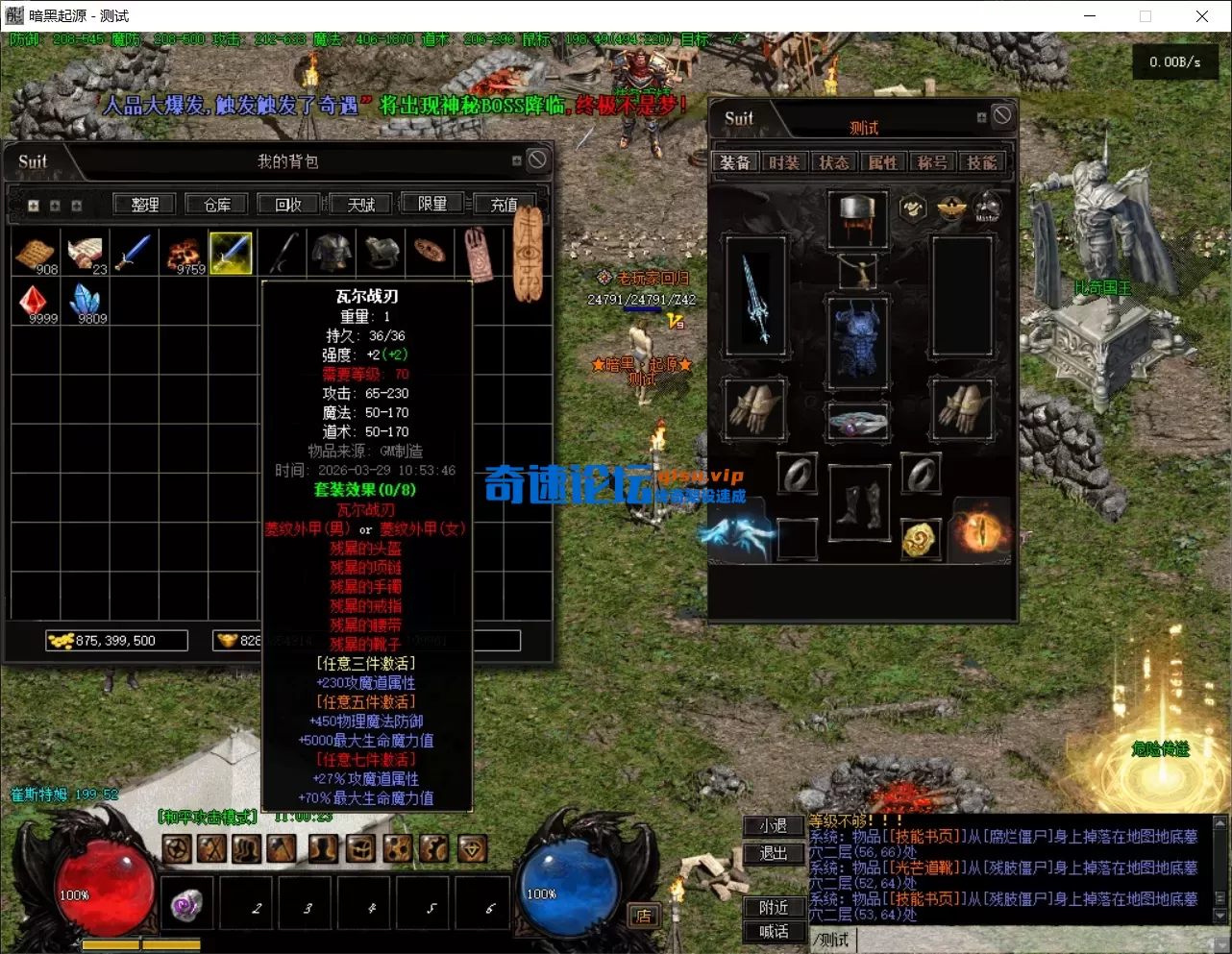This screenshot has height=954, width=1232.
Task: Select the equipped blue body armor
Action: (857, 342)
